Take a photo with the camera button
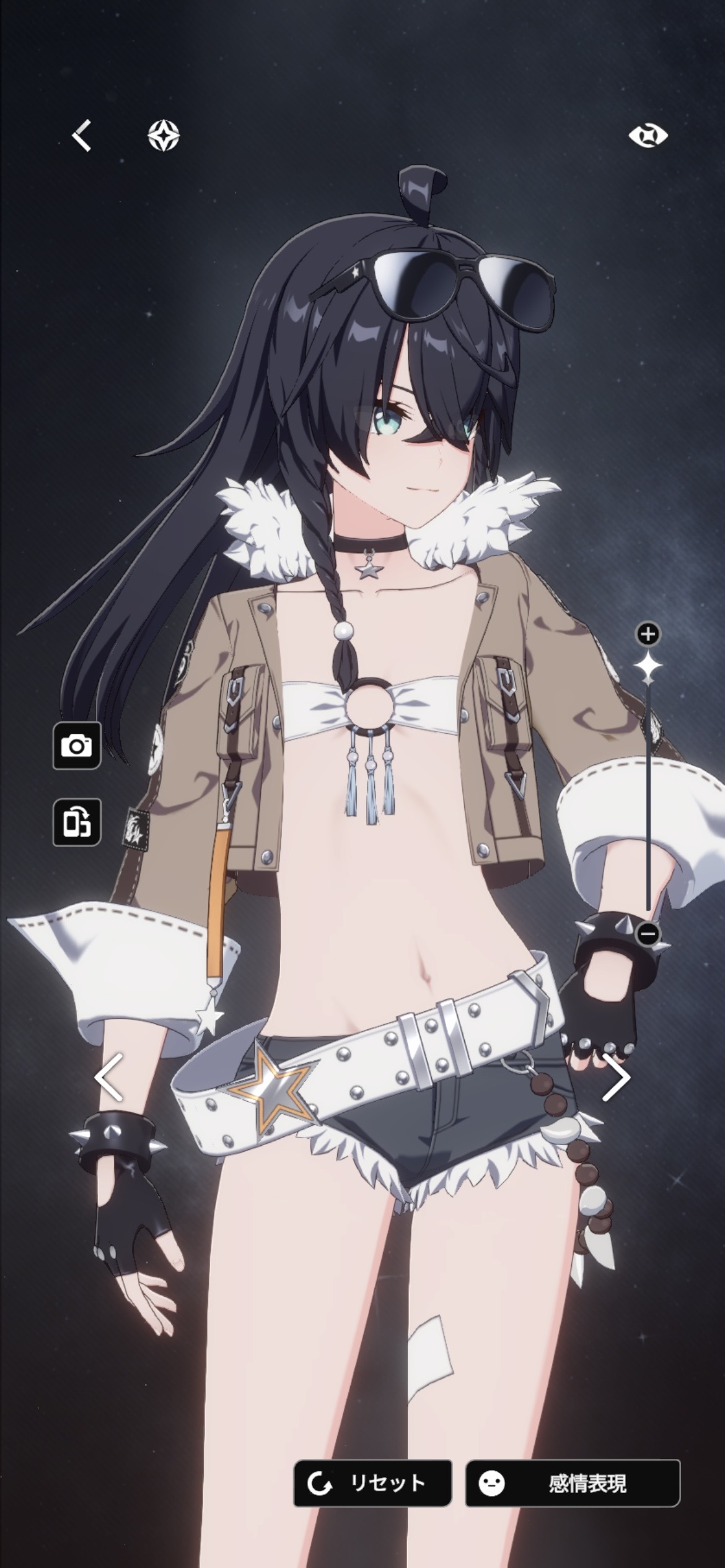This screenshot has width=725, height=1568. coord(77,746)
